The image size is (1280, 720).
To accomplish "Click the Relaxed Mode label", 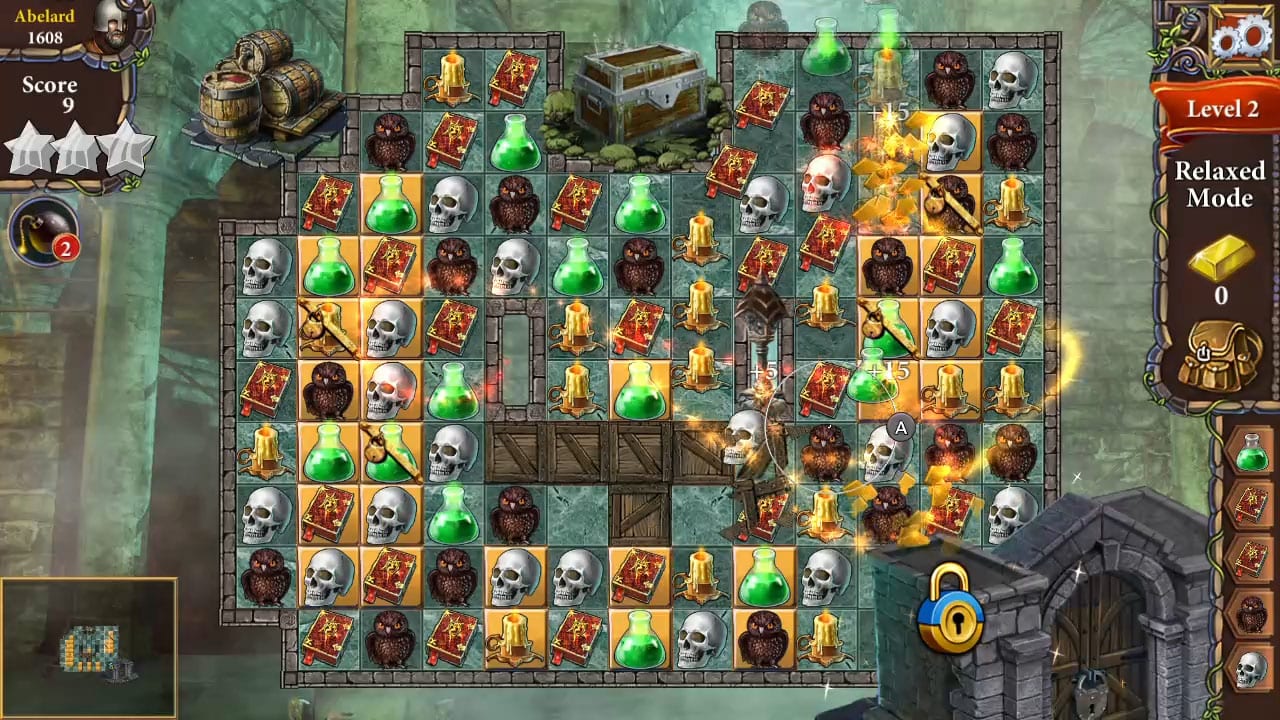I will click(x=1222, y=185).
